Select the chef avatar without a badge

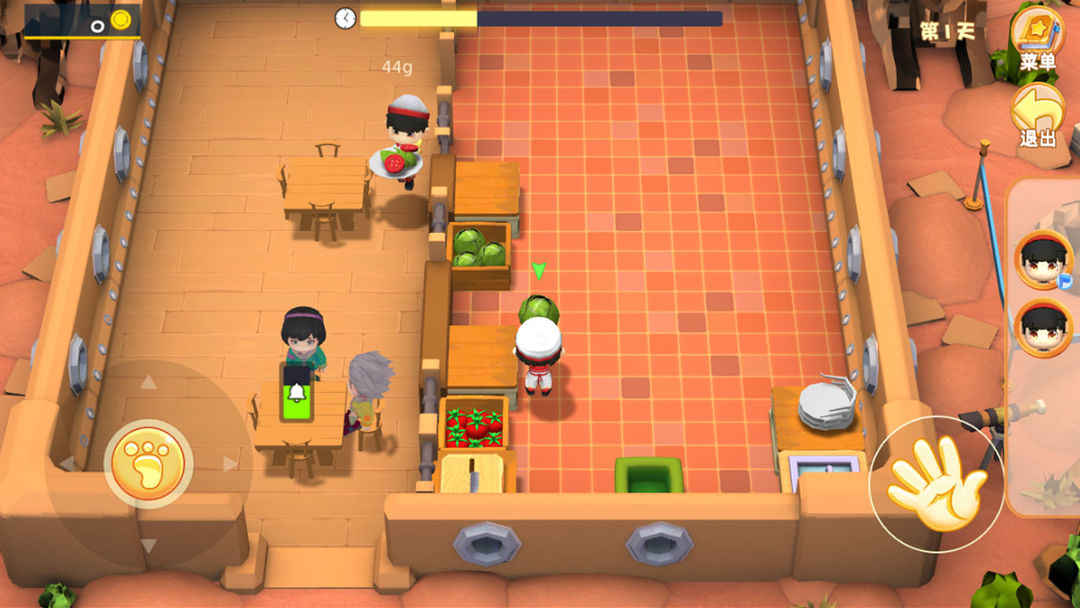pyautogui.click(x=1044, y=328)
